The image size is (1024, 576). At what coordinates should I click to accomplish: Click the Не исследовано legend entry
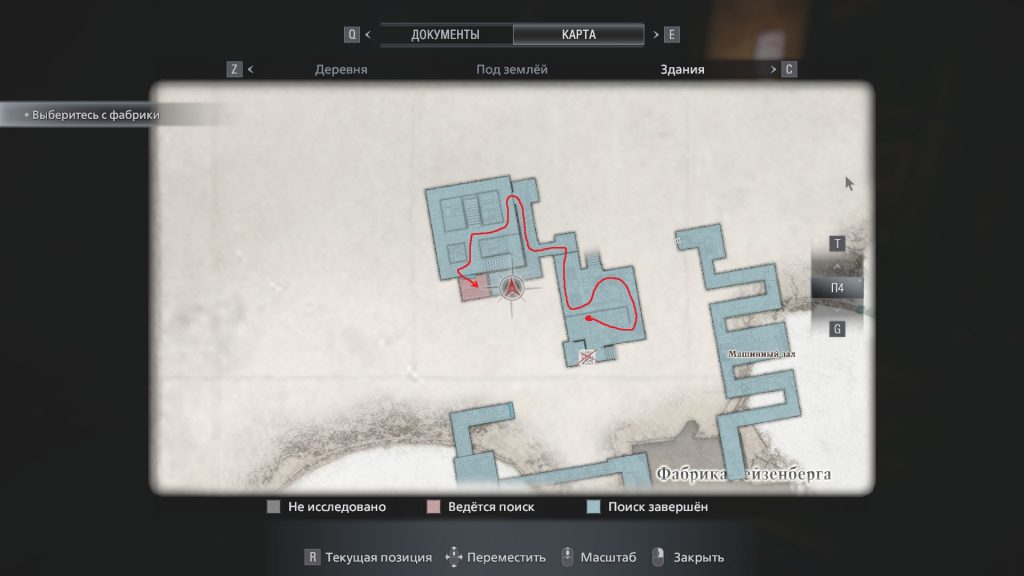[326, 507]
